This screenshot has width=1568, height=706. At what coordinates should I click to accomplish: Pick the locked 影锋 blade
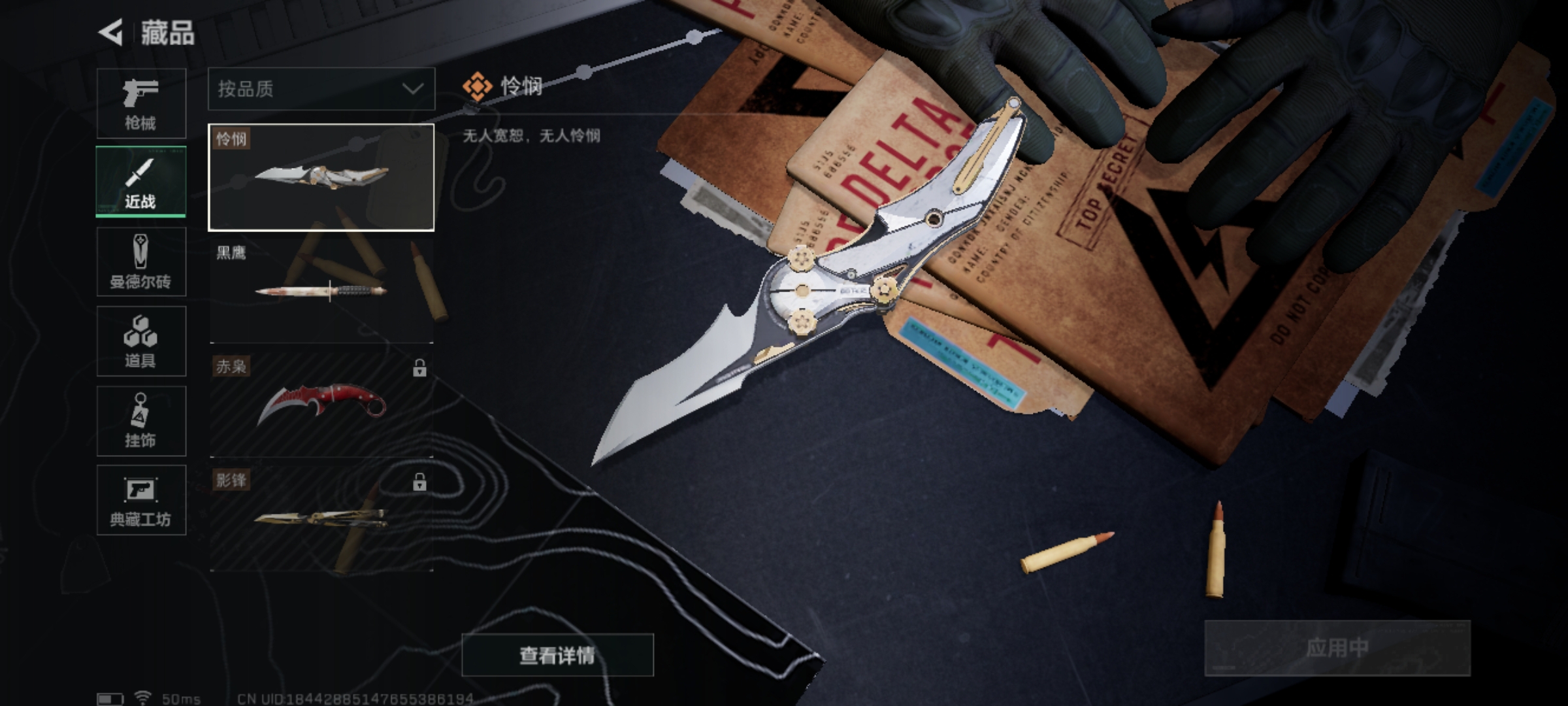(321, 518)
